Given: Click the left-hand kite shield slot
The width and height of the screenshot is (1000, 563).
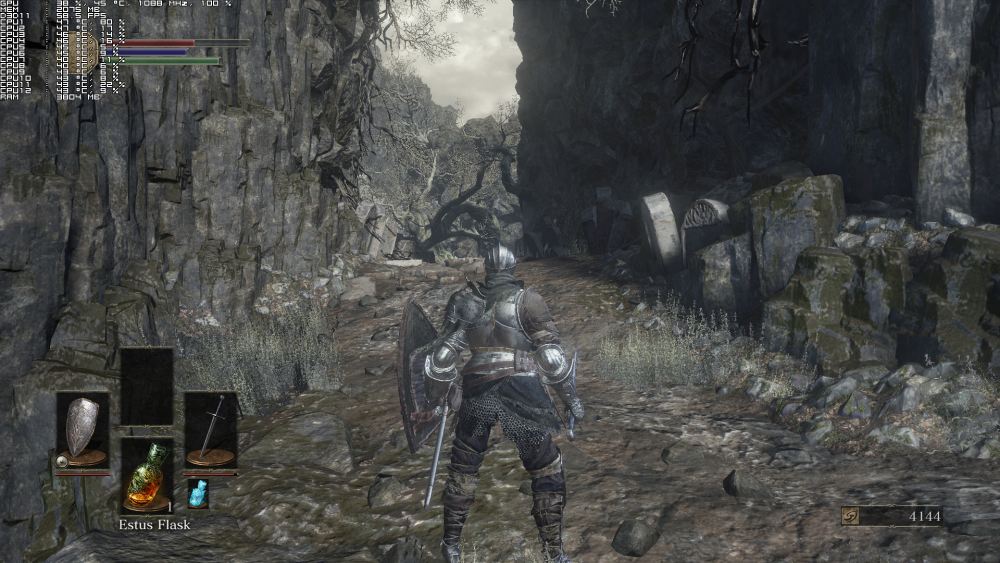Looking at the screenshot, I should point(82,429).
